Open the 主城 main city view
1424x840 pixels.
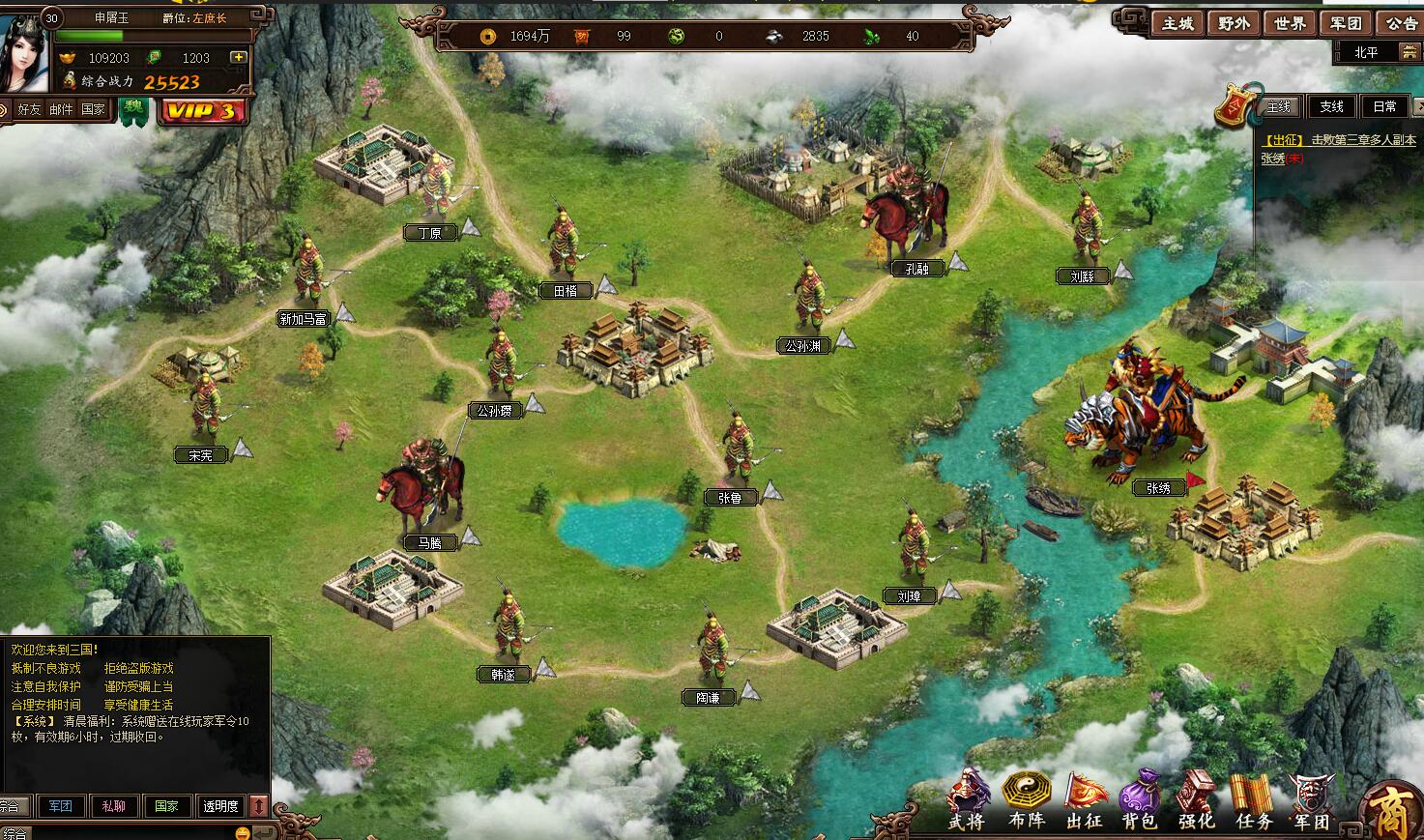(1177, 23)
